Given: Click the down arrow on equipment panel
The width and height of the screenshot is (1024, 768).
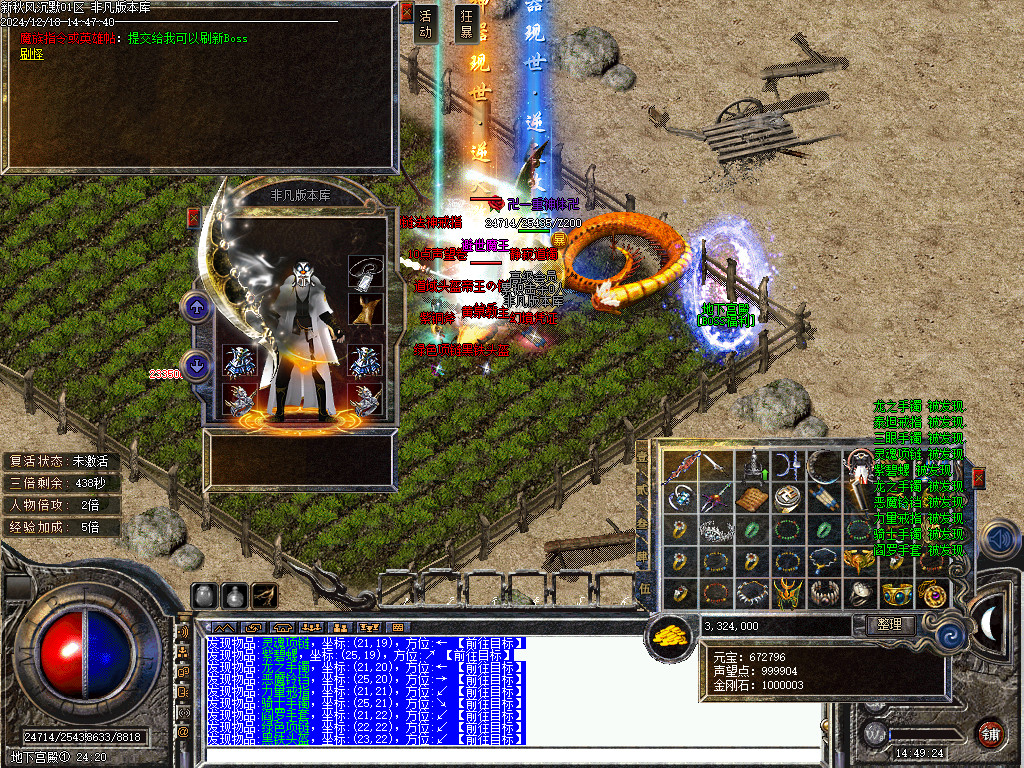Looking at the screenshot, I should (197, 365).
